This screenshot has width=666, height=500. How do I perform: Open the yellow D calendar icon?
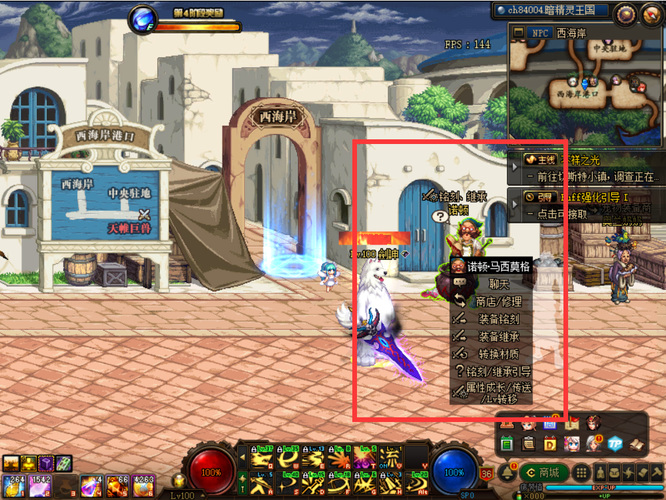[549, 443]
